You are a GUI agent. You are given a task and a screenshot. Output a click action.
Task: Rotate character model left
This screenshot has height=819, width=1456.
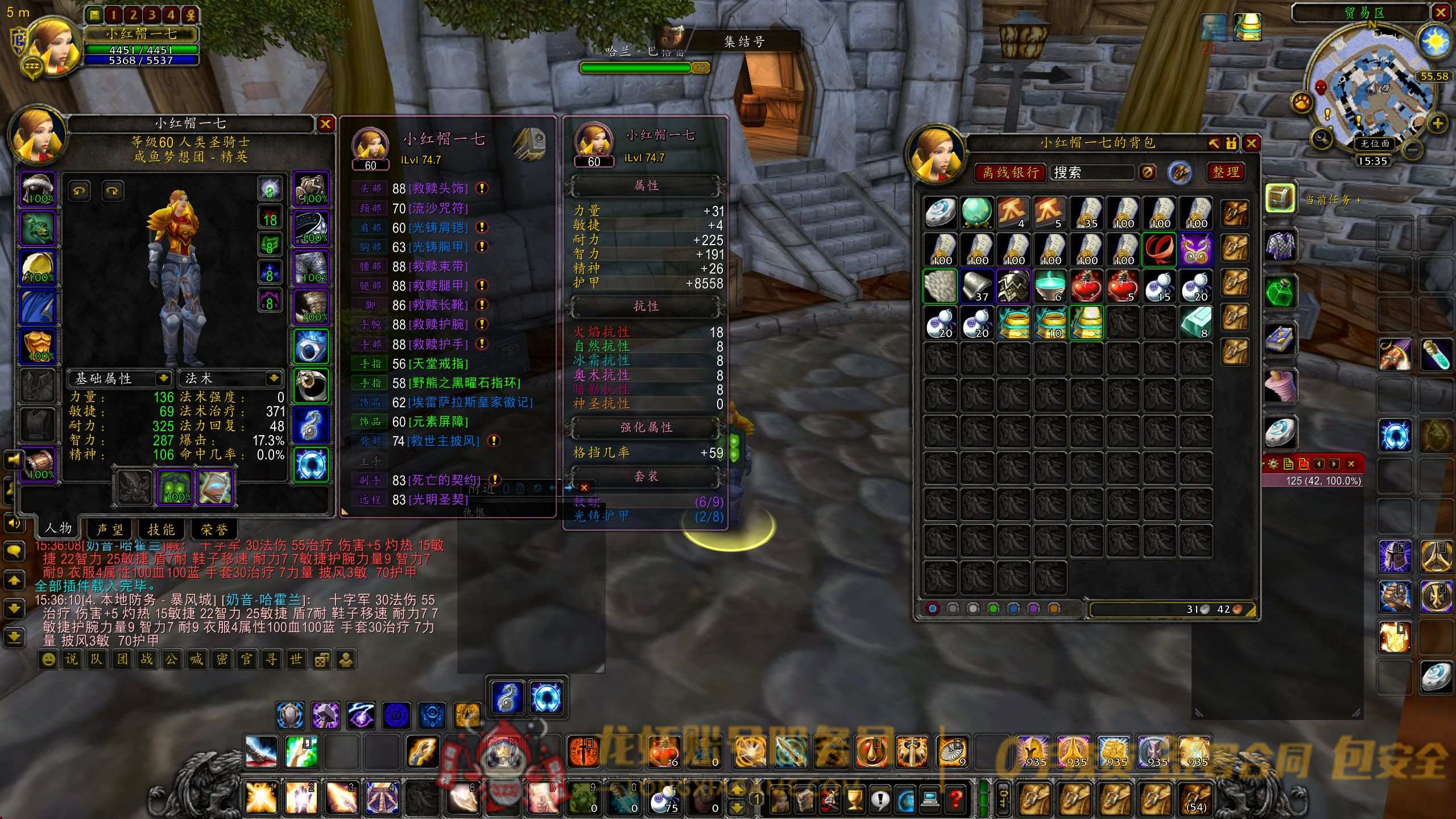coord(79,191)
